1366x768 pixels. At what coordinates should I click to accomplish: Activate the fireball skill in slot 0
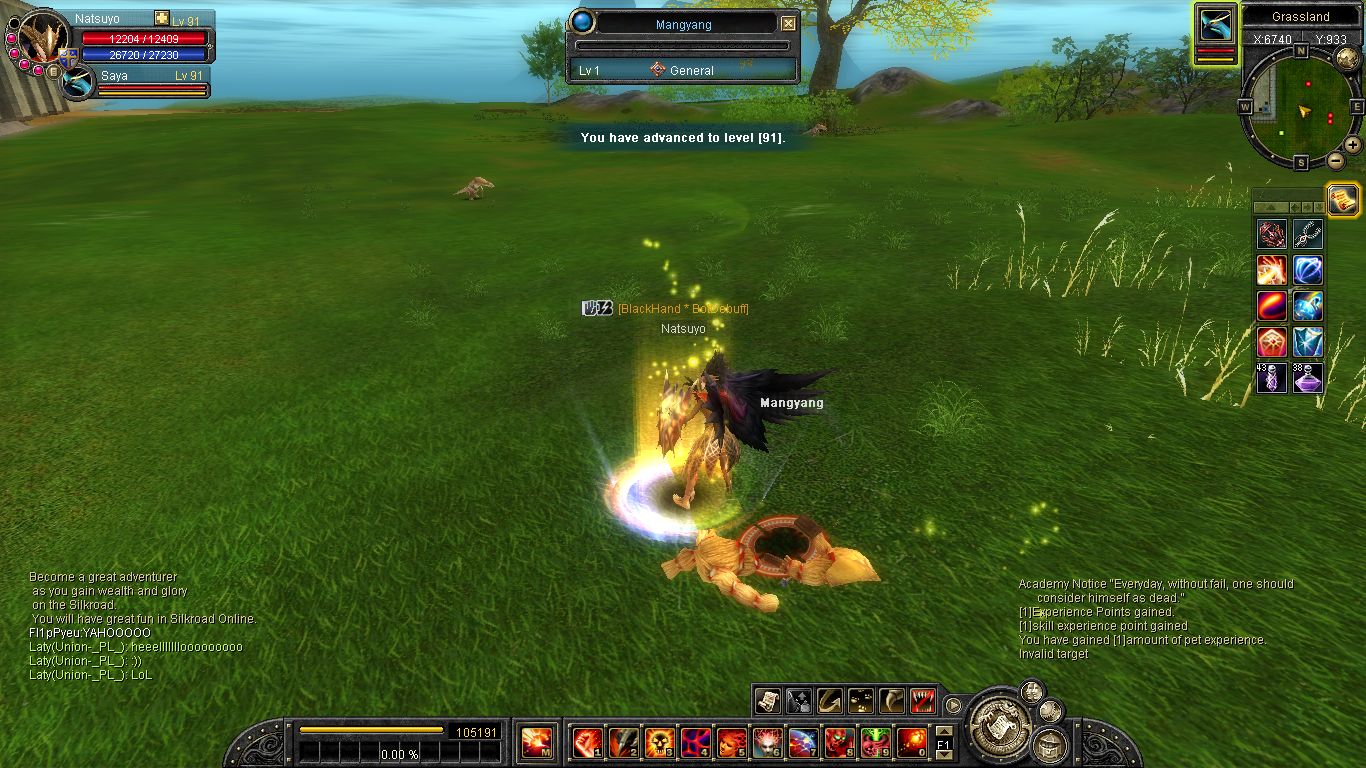coord(911,742)
